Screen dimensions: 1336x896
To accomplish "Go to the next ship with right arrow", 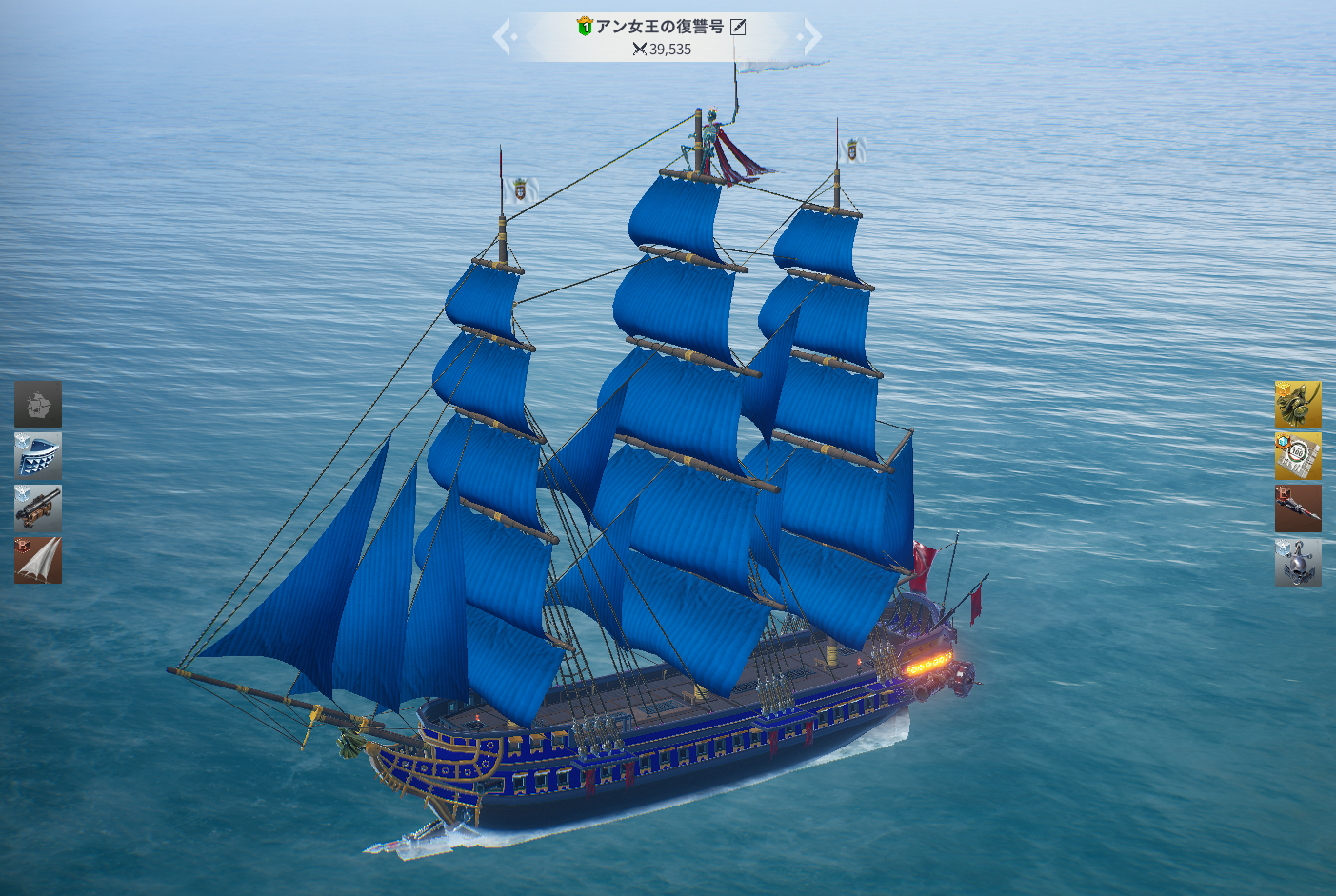I will (810, 37).
